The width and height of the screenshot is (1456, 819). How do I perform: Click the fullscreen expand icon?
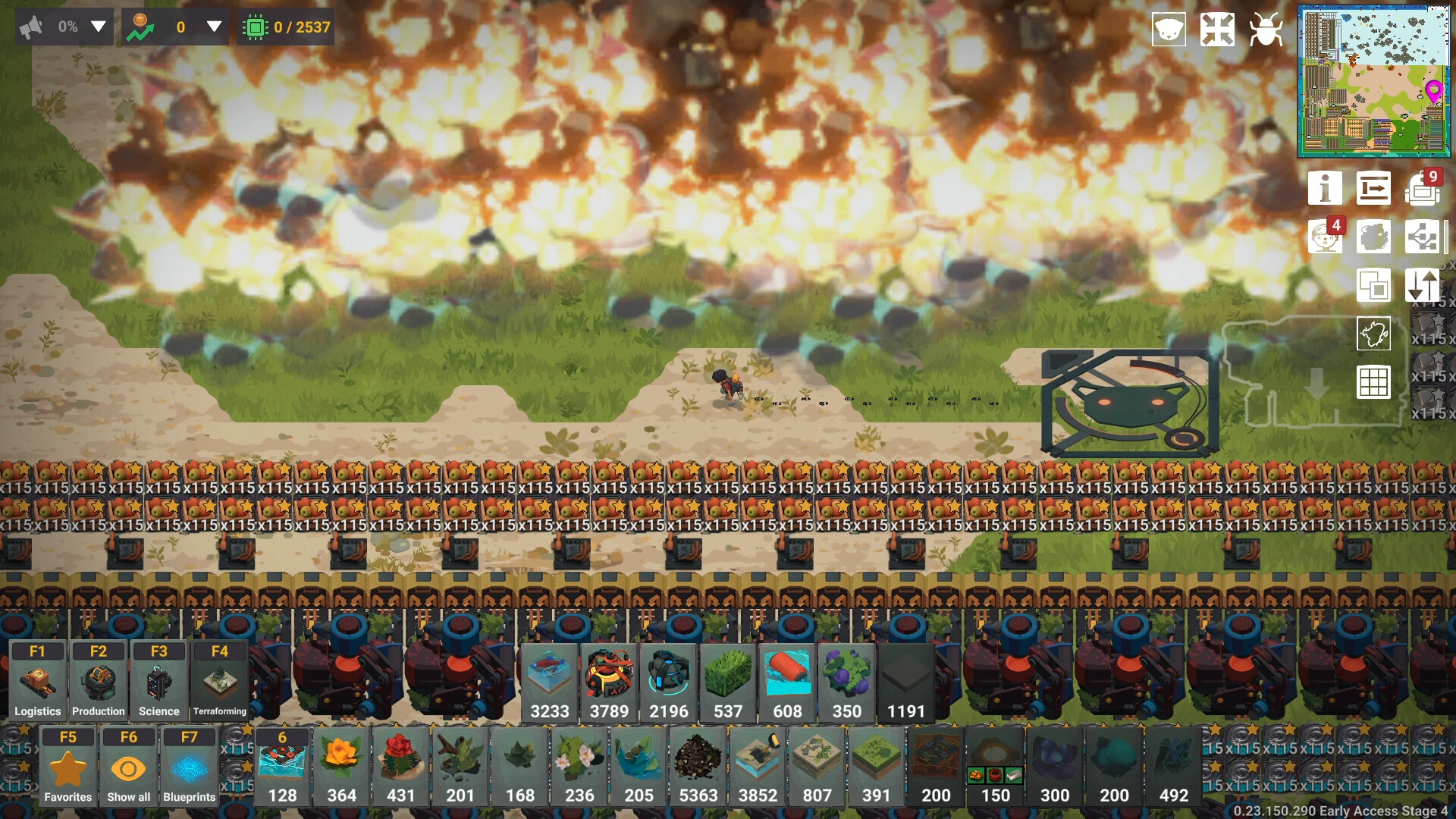coord(1218,30)
